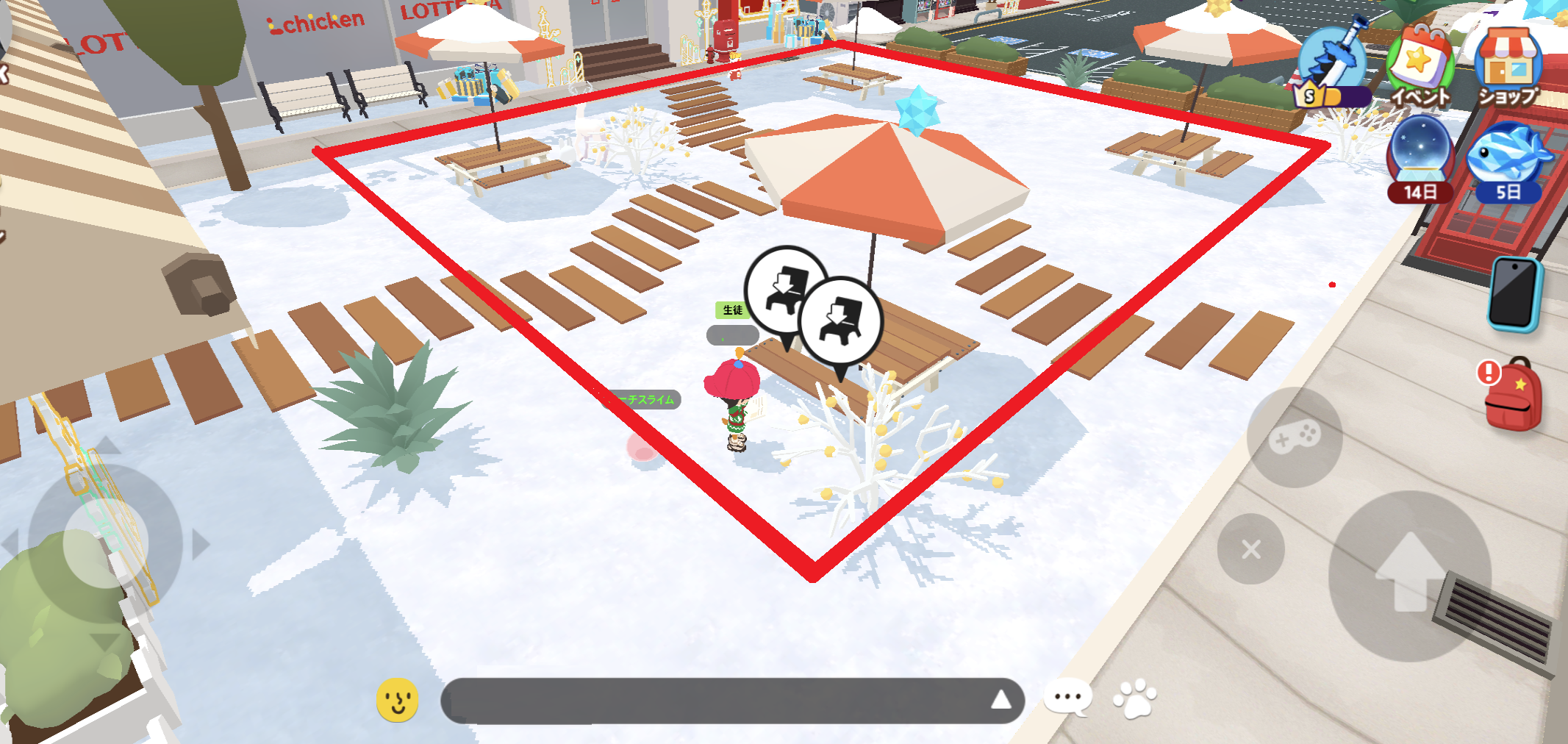Open the smartphone menu
Viewport: 1568px width, 744px height.
point(1514,293)
